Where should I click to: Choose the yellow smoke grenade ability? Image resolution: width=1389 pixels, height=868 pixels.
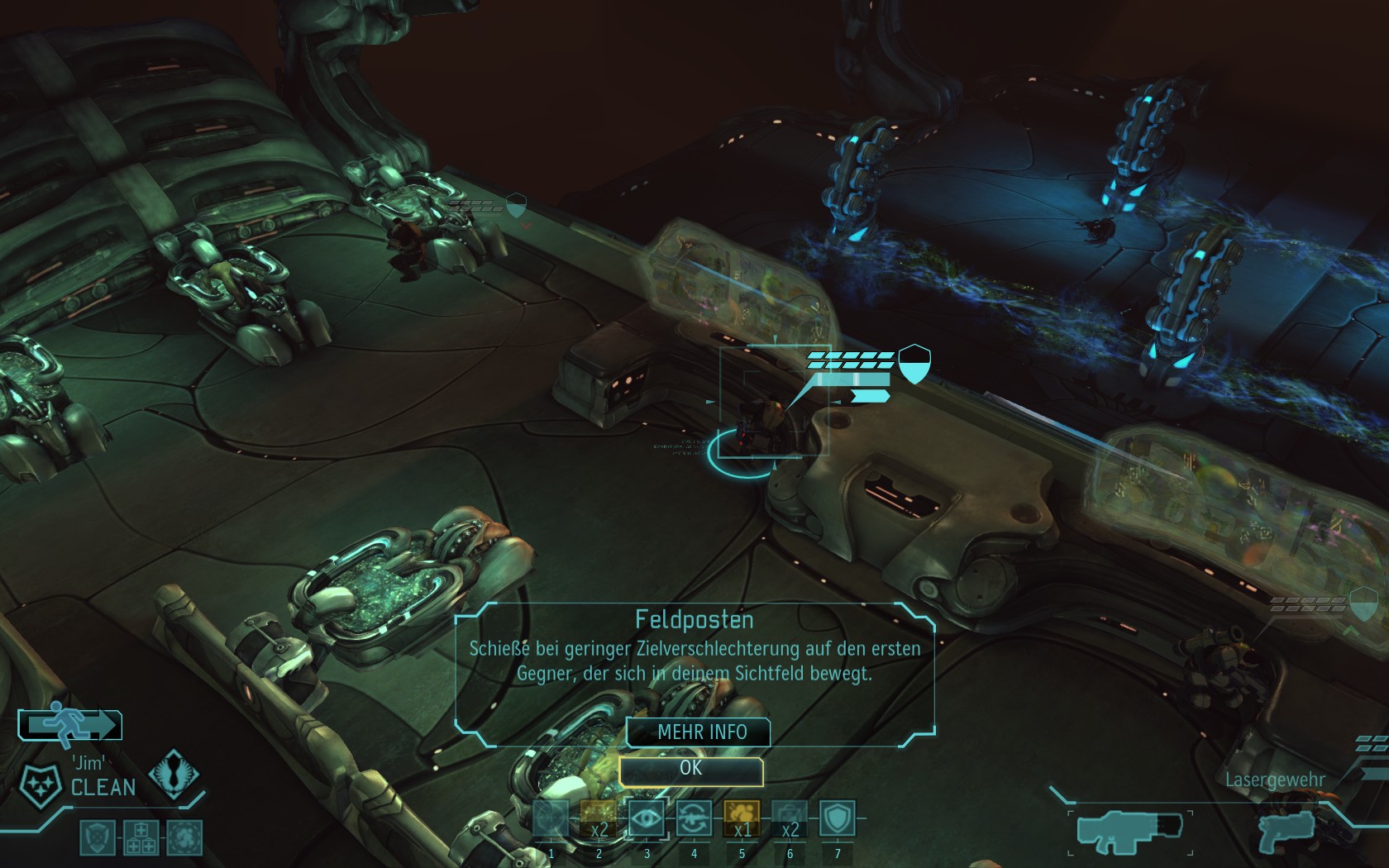point(742,819)
